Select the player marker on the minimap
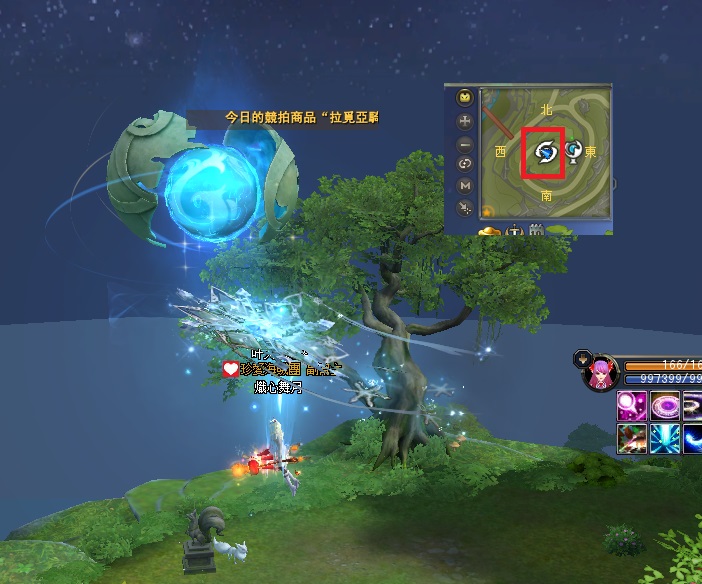 [x=546, y=152]
